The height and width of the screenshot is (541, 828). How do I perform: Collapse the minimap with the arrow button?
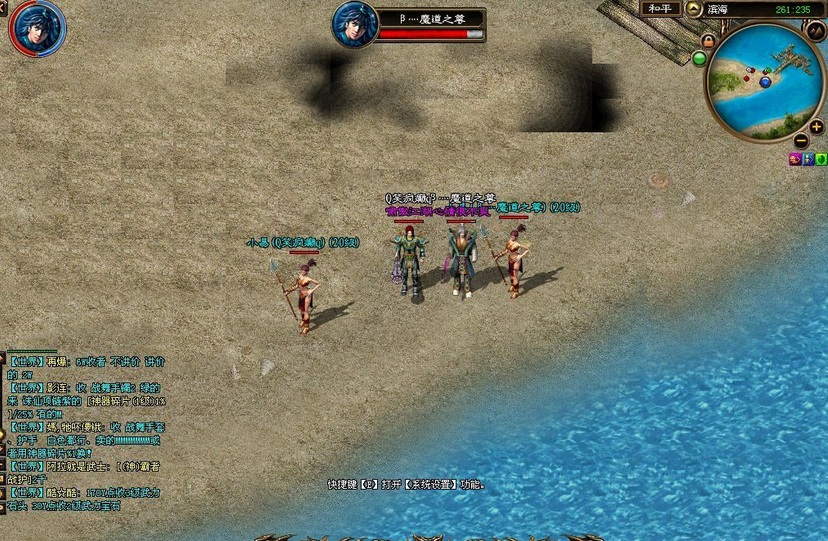[x=694, y=9]
